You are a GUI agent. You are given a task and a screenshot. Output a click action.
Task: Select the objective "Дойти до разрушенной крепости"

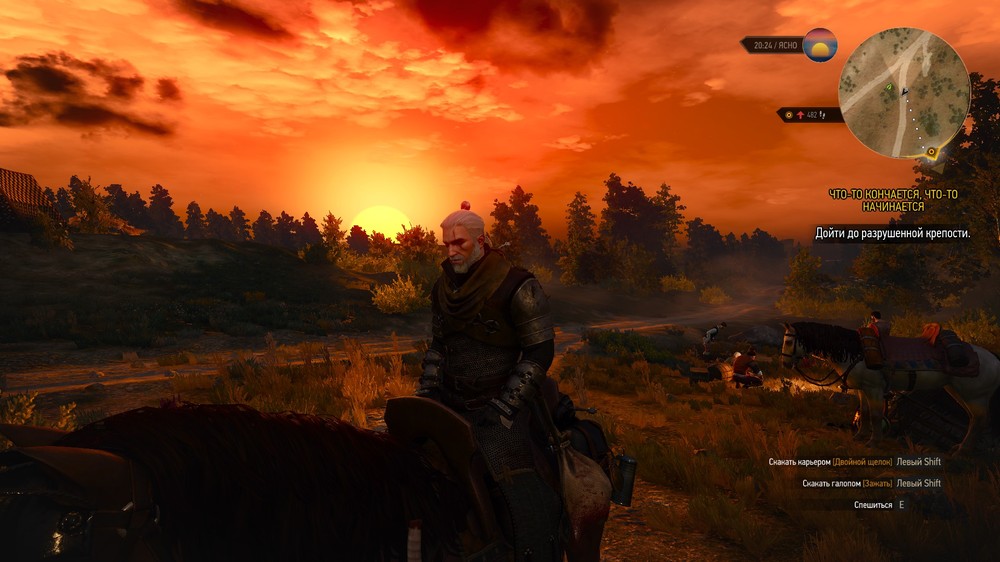[x=893, y=233]
